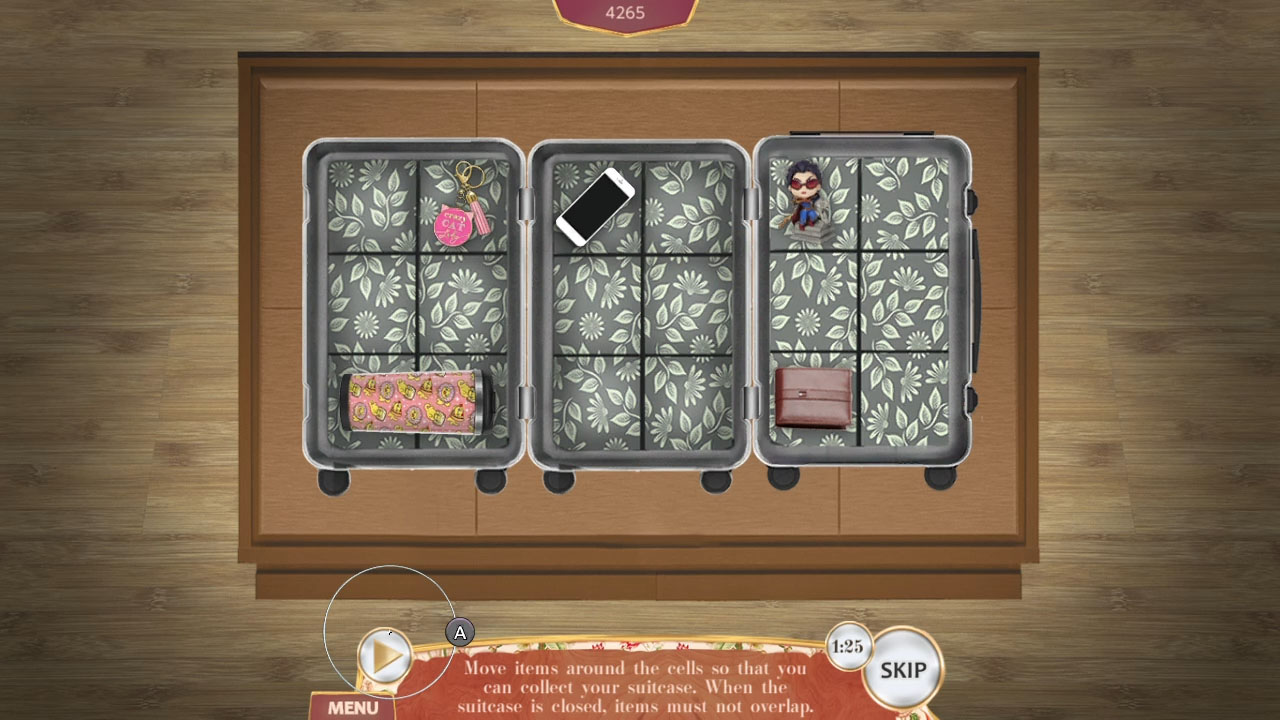1280x720 pixels.
Task: Select the brown leather wallet
Action: pyautogui.click(x=812, y=396)
